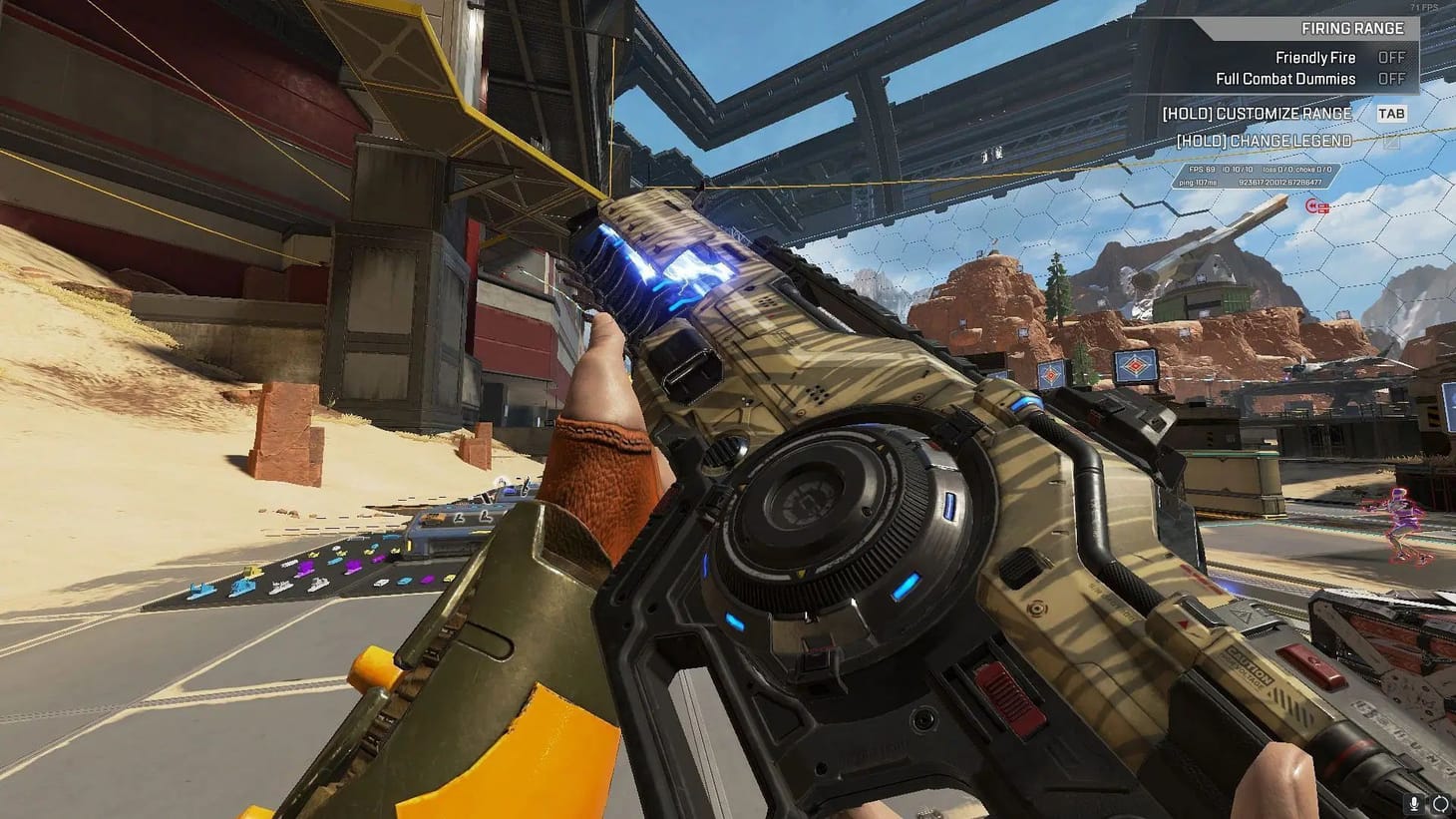Click the CUSTOMIZE RANGE hold prompt

[1256, 113]
